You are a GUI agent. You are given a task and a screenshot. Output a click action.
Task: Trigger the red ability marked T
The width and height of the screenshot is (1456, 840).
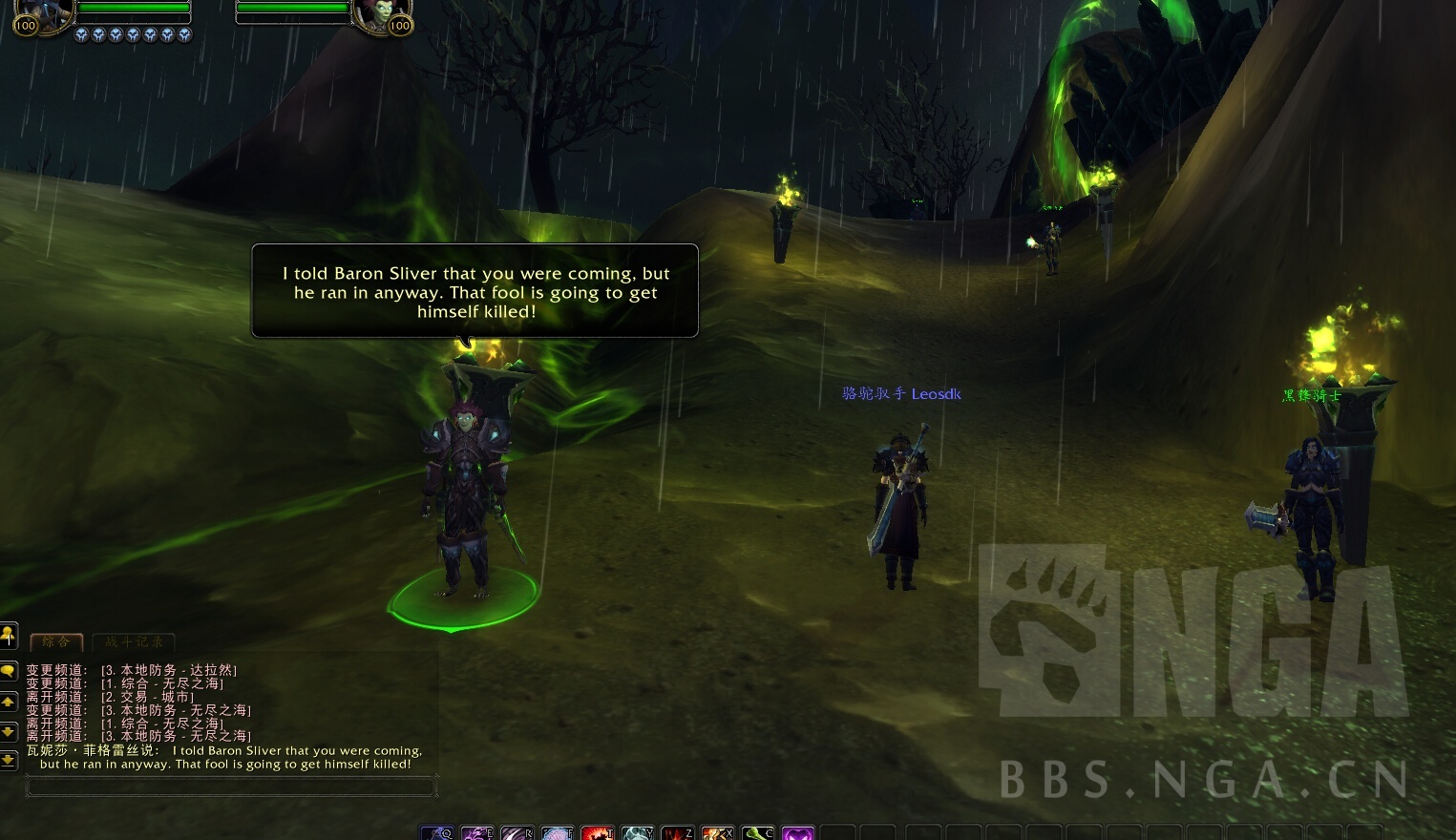pos(598,833)
